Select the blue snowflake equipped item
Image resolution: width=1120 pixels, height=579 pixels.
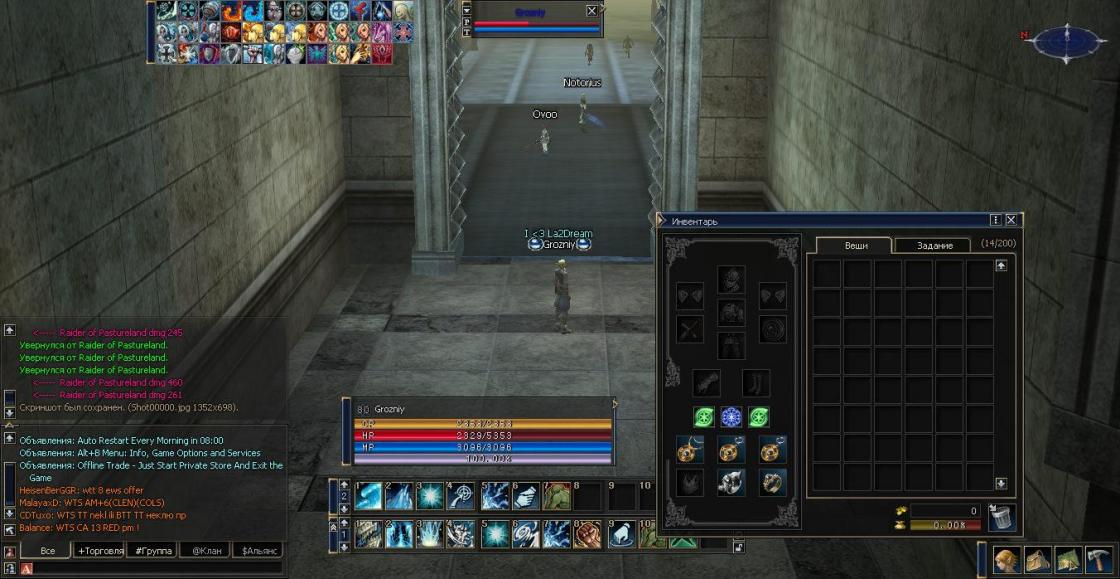731,417
